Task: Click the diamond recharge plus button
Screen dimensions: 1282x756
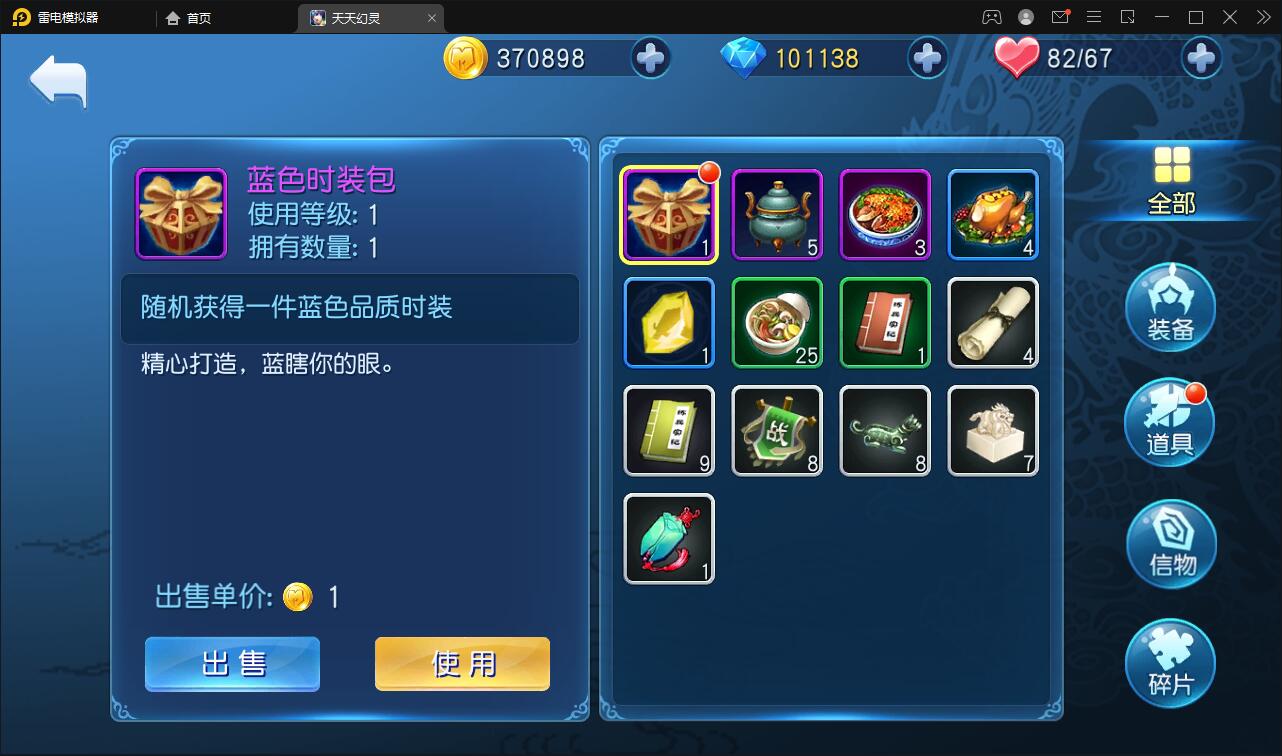Action: 927,58
